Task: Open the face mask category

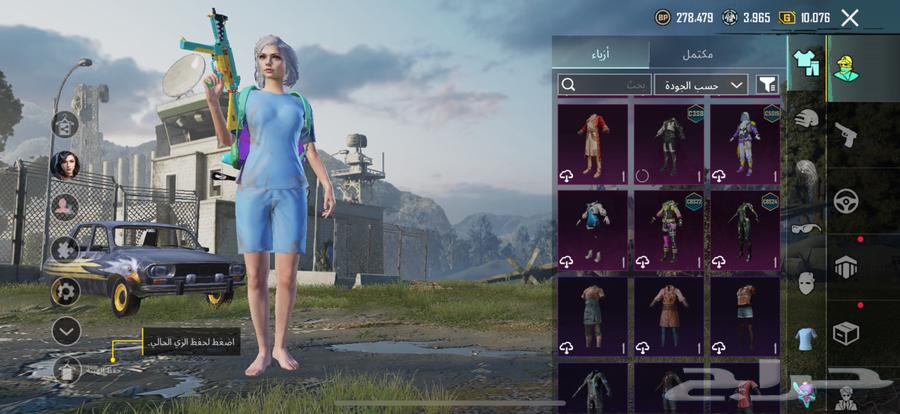Action: pos(807,283)
